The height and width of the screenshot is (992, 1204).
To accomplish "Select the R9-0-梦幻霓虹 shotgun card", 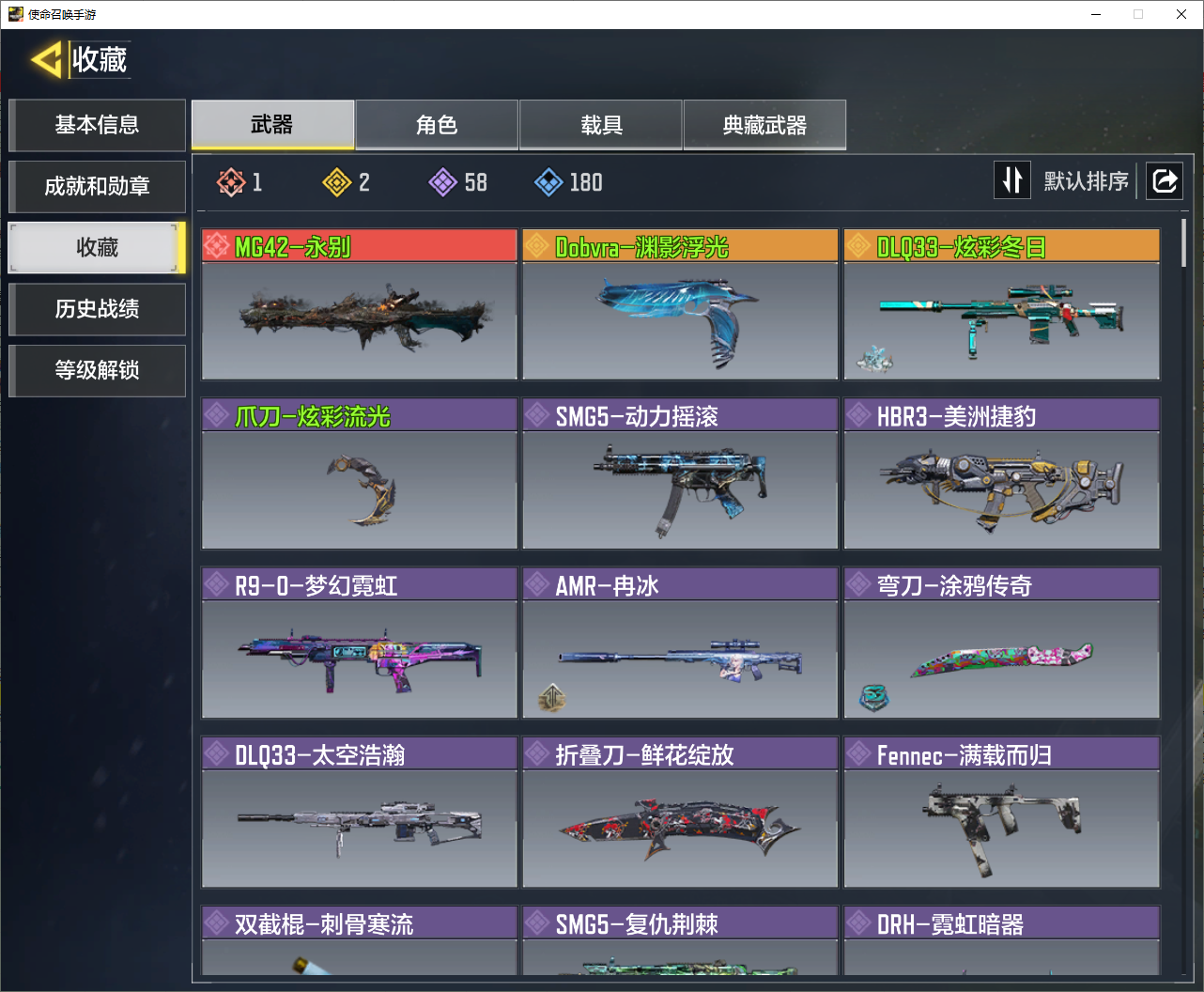I will [360, 643].
